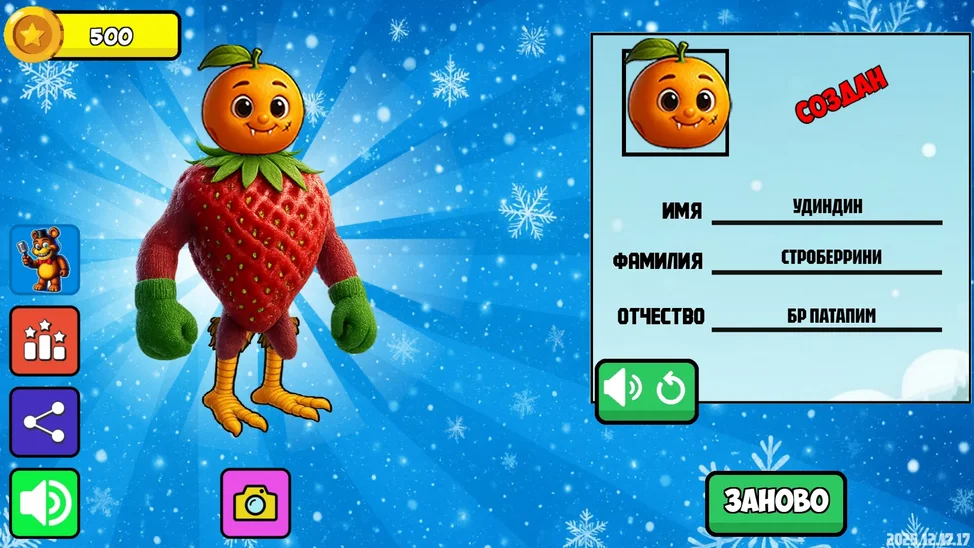Take a photo with the pink camera button
This screenshot has height=548, width=974.
[256, 503]
